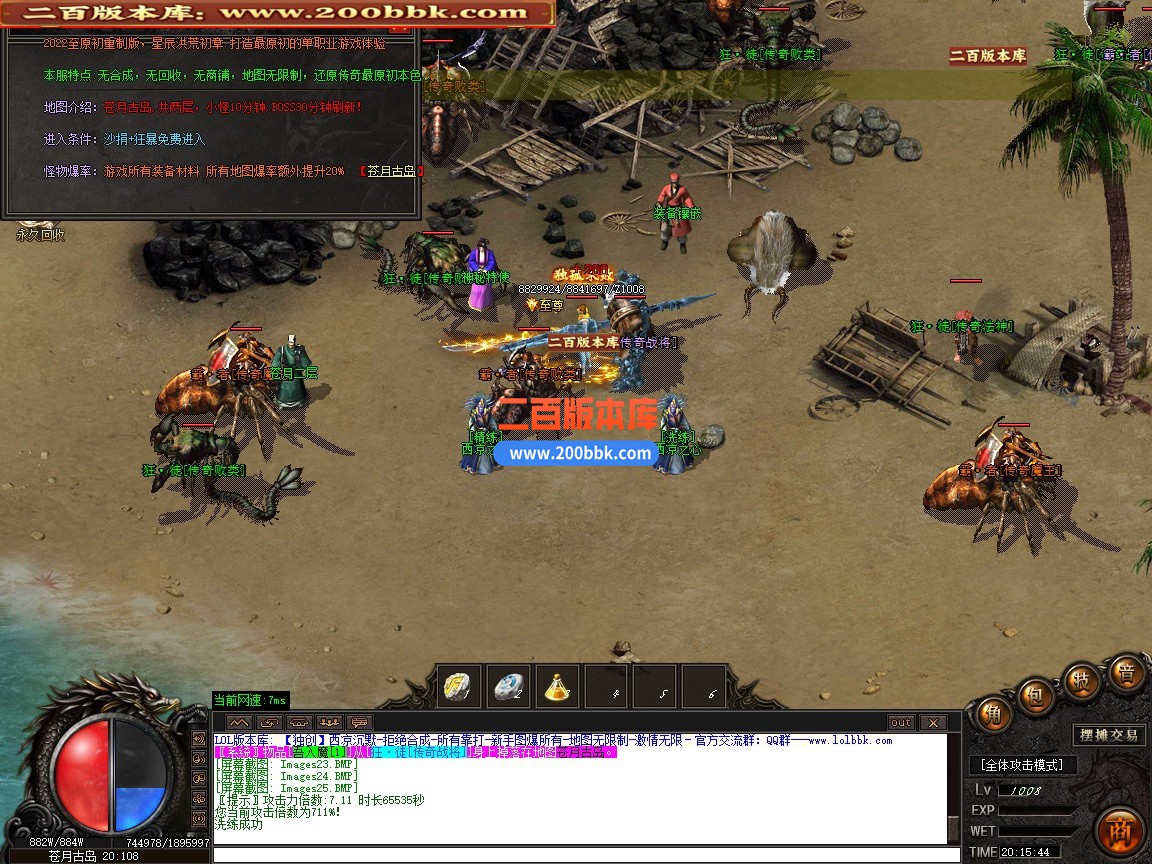Open the skills (技) button
The width and height of the screenshot is (1152, 864).
click(1081, 679)
